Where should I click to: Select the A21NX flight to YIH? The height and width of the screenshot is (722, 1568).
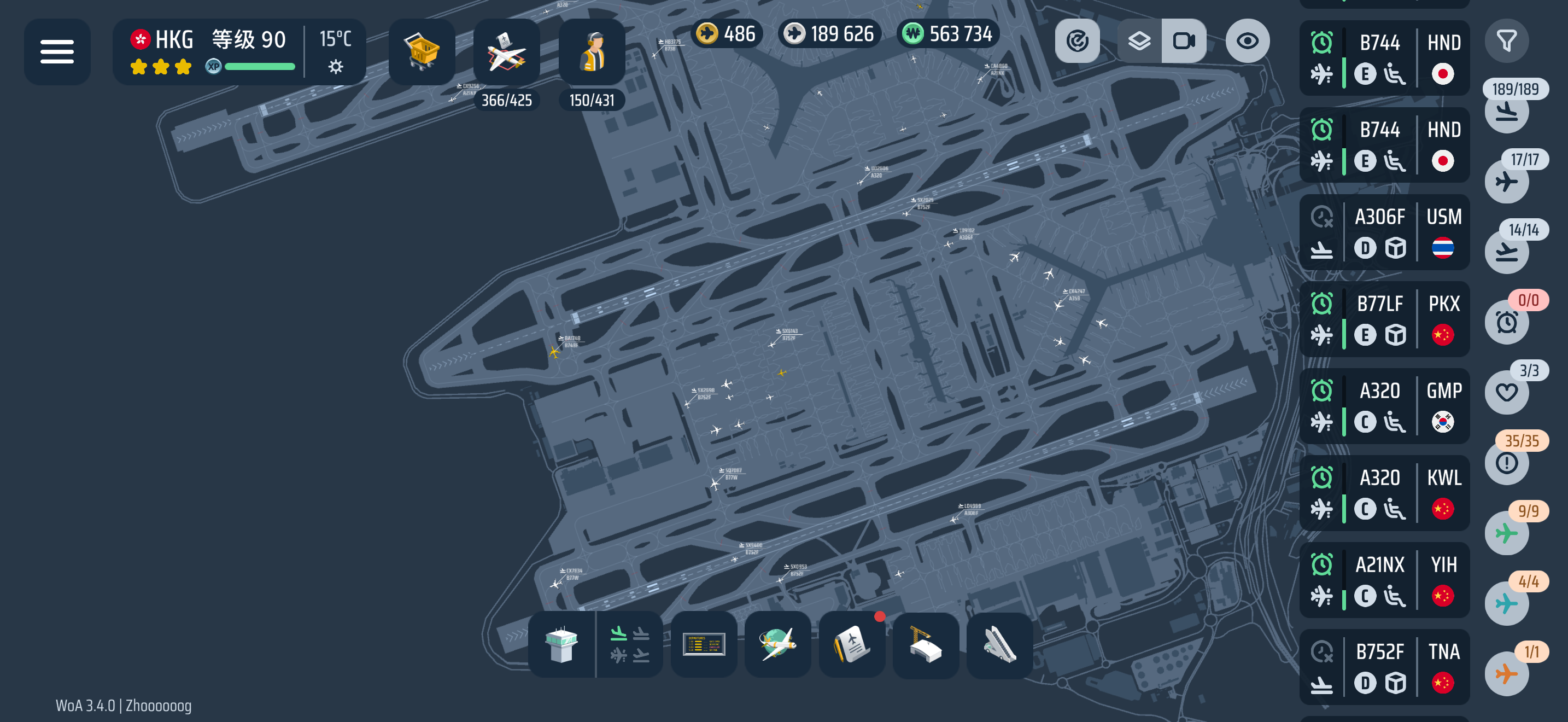(1384, 581)
